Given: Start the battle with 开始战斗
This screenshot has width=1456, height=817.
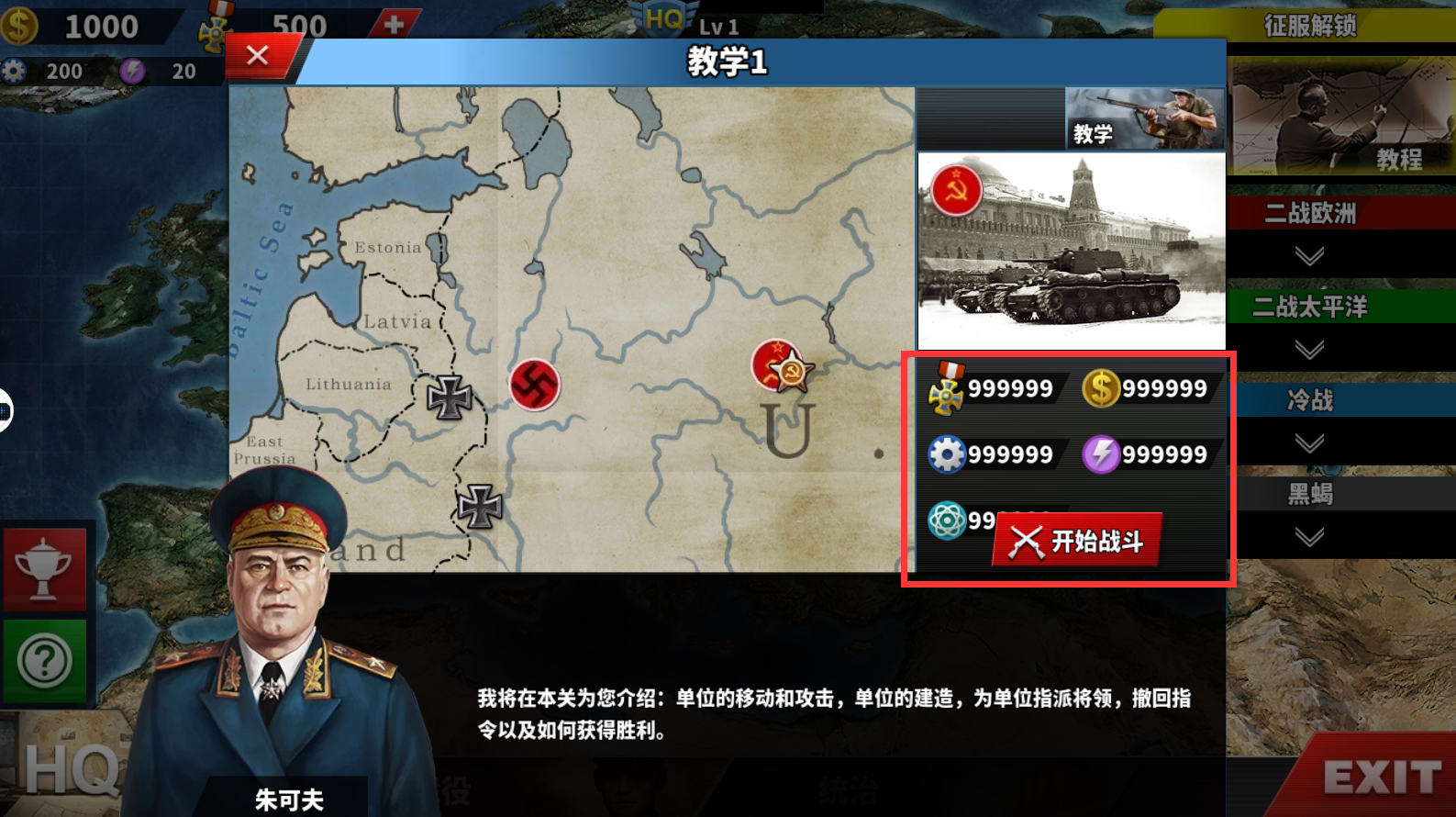Looking at the screenshot, I should point(1076,541).
